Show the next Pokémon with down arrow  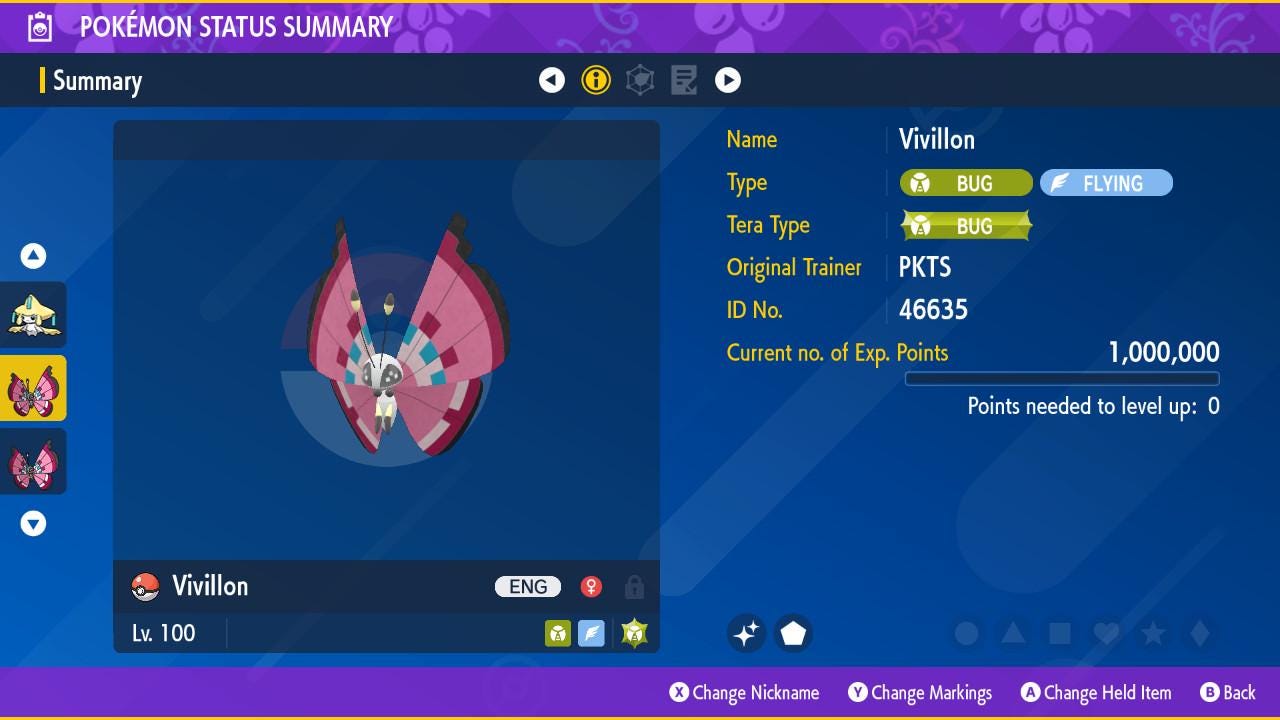click(x=34, y=523)
